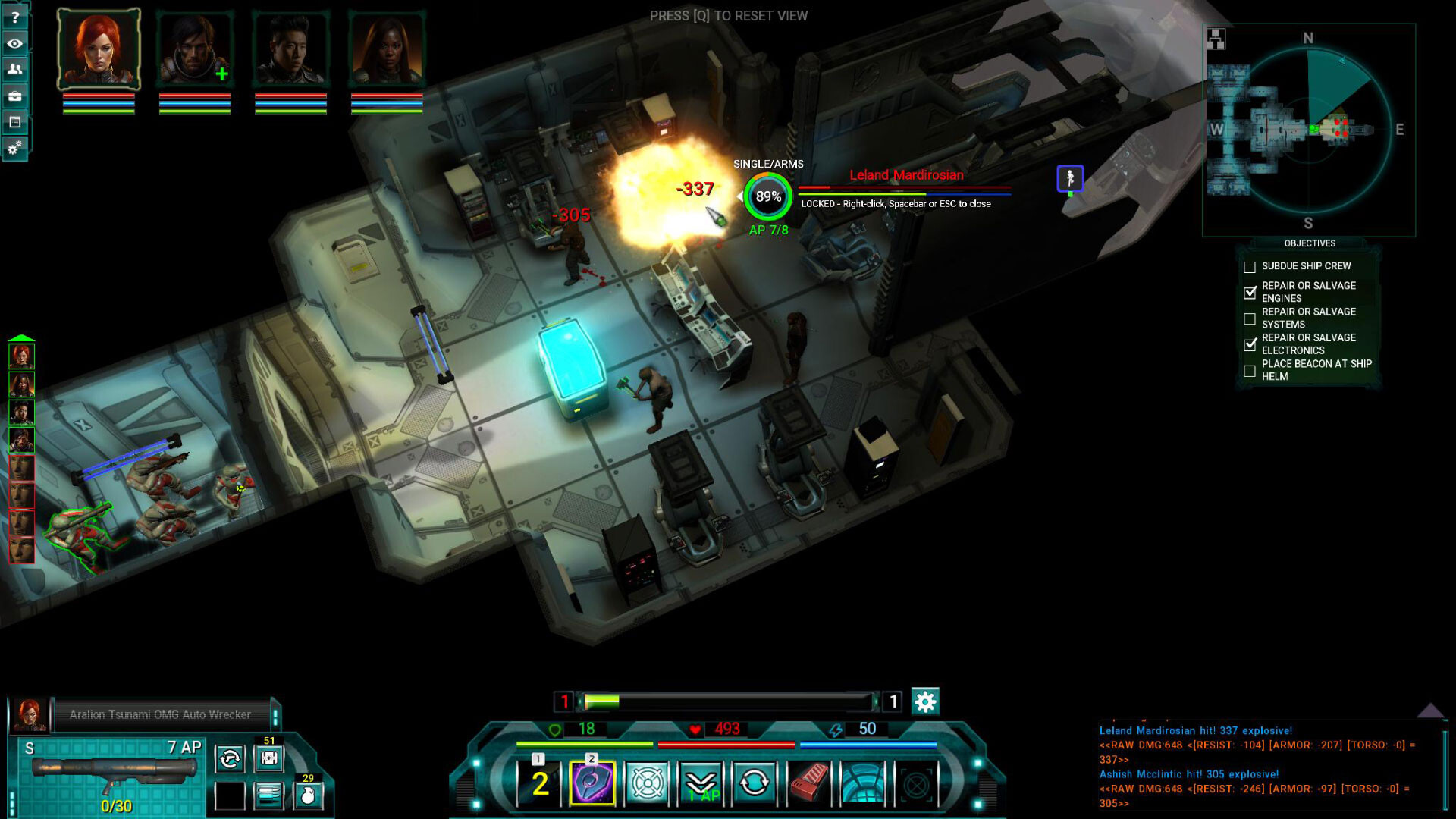Uncheck Repair or Salvage Engines objective
The height and width of the screenshot is (819, 1456).
(1249, 292)
